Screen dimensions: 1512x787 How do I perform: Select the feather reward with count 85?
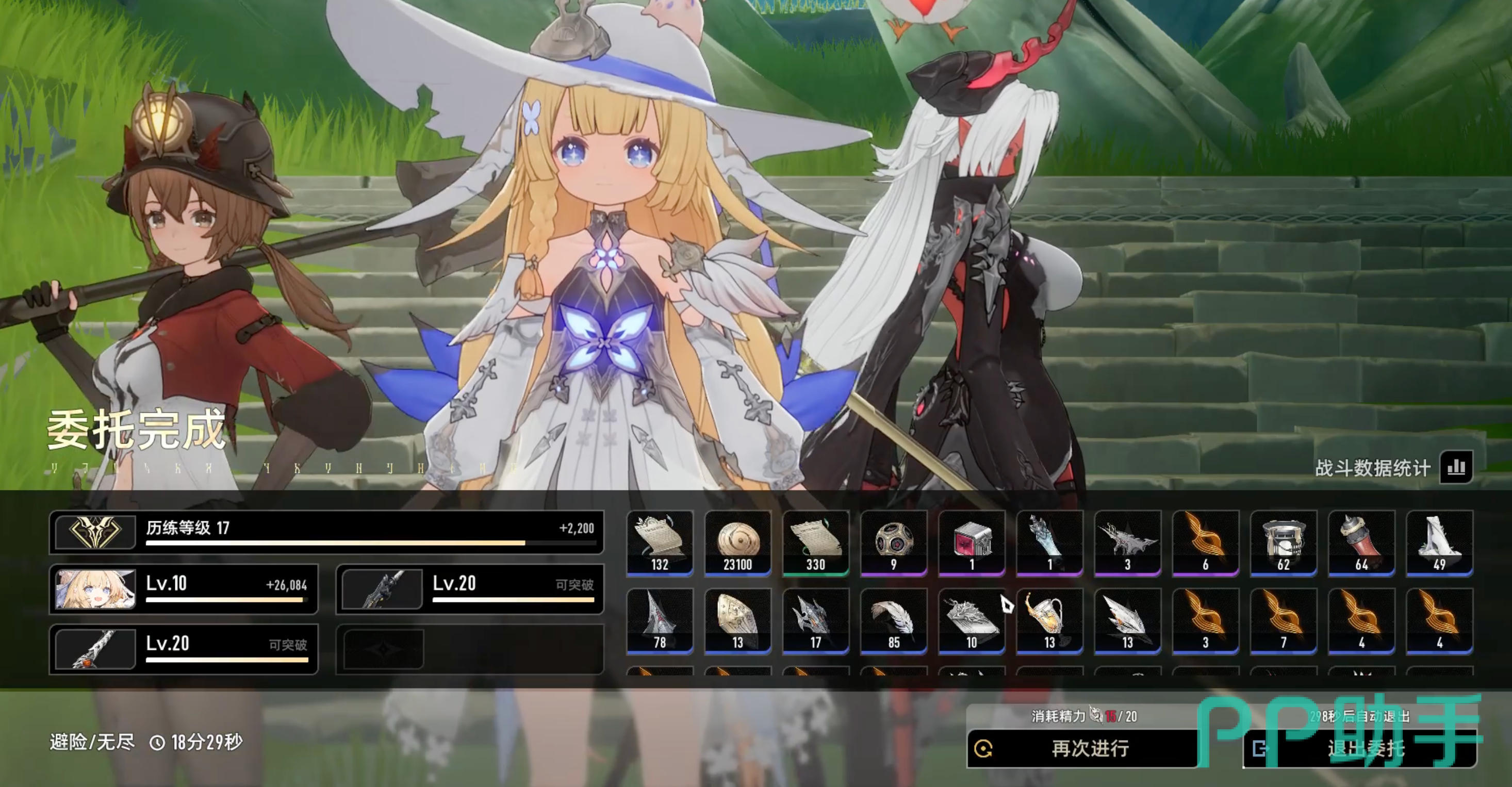point(893,621)
